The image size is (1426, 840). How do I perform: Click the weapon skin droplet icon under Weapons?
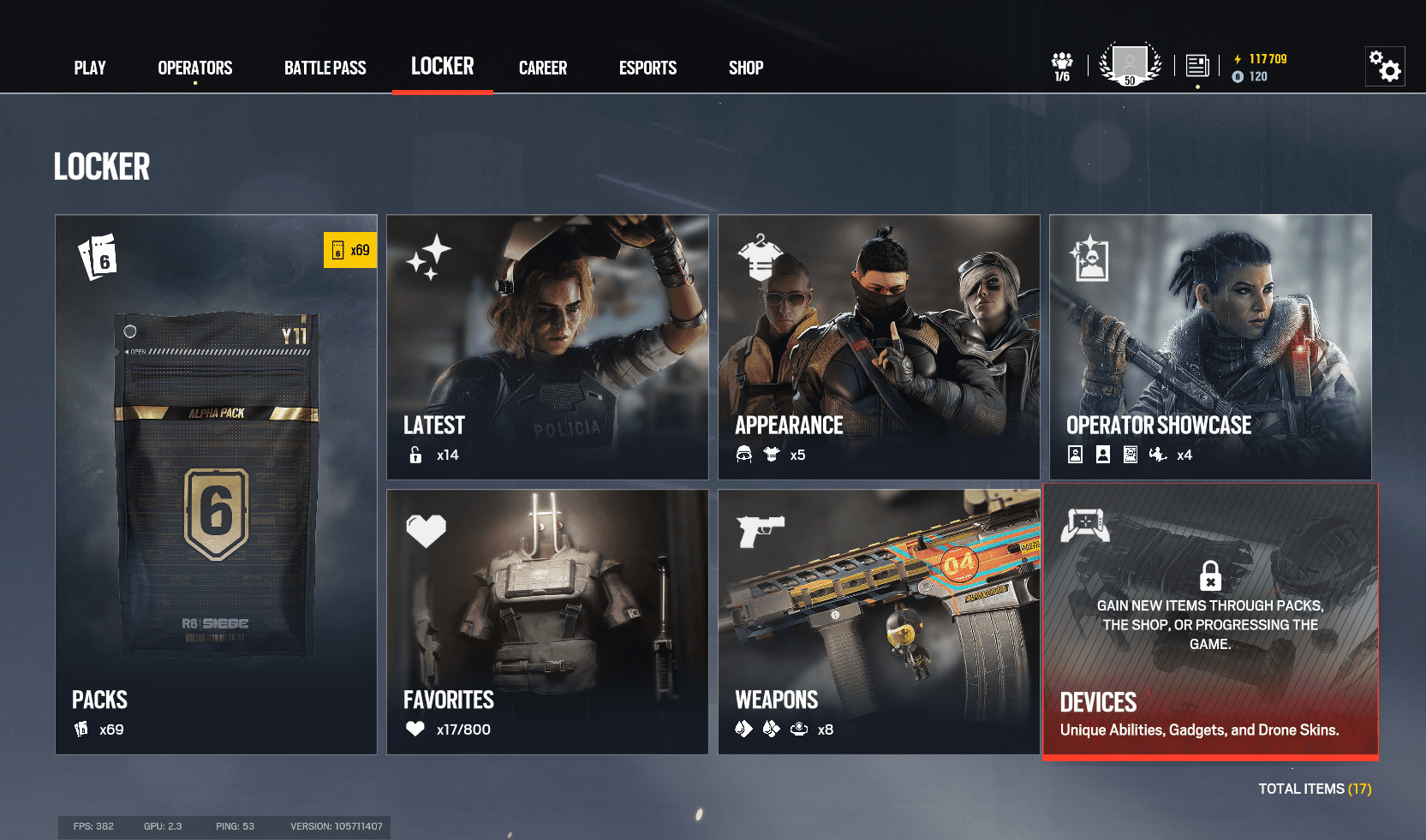click(x=742, y=729)
